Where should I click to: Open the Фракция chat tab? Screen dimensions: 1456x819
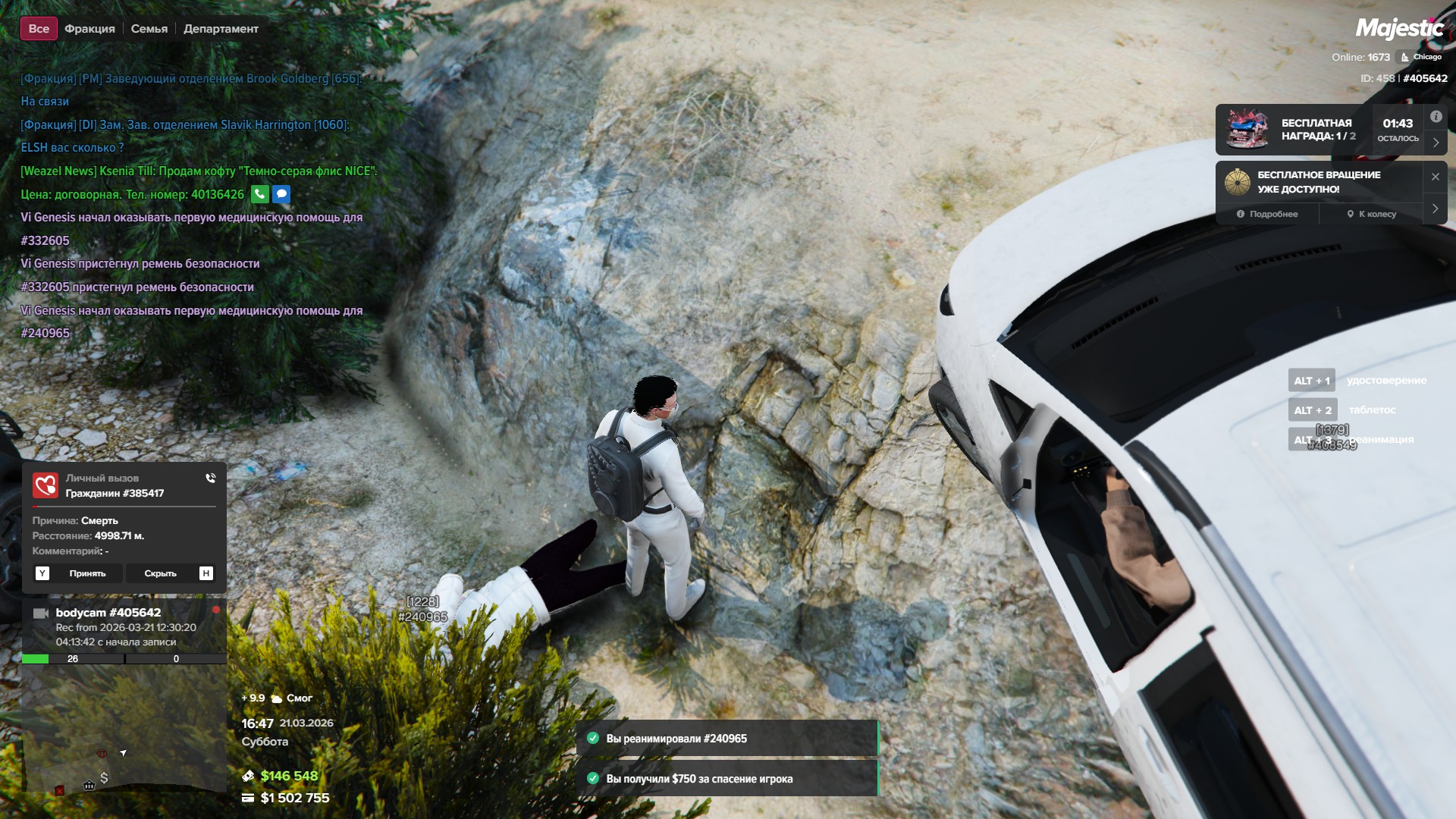89,29
